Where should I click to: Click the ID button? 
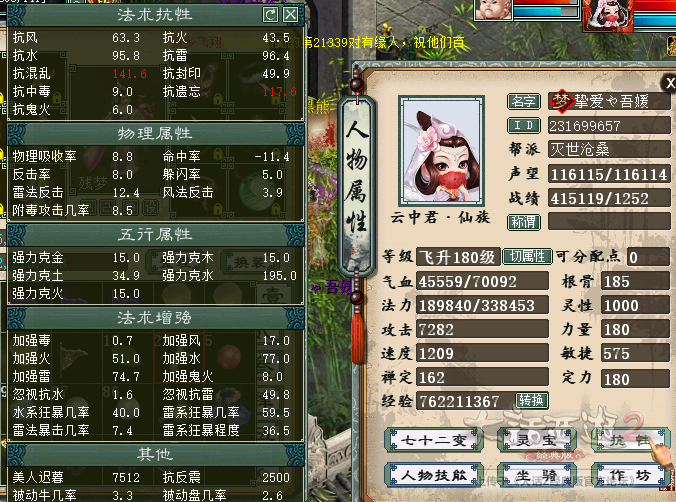point(524,126)
